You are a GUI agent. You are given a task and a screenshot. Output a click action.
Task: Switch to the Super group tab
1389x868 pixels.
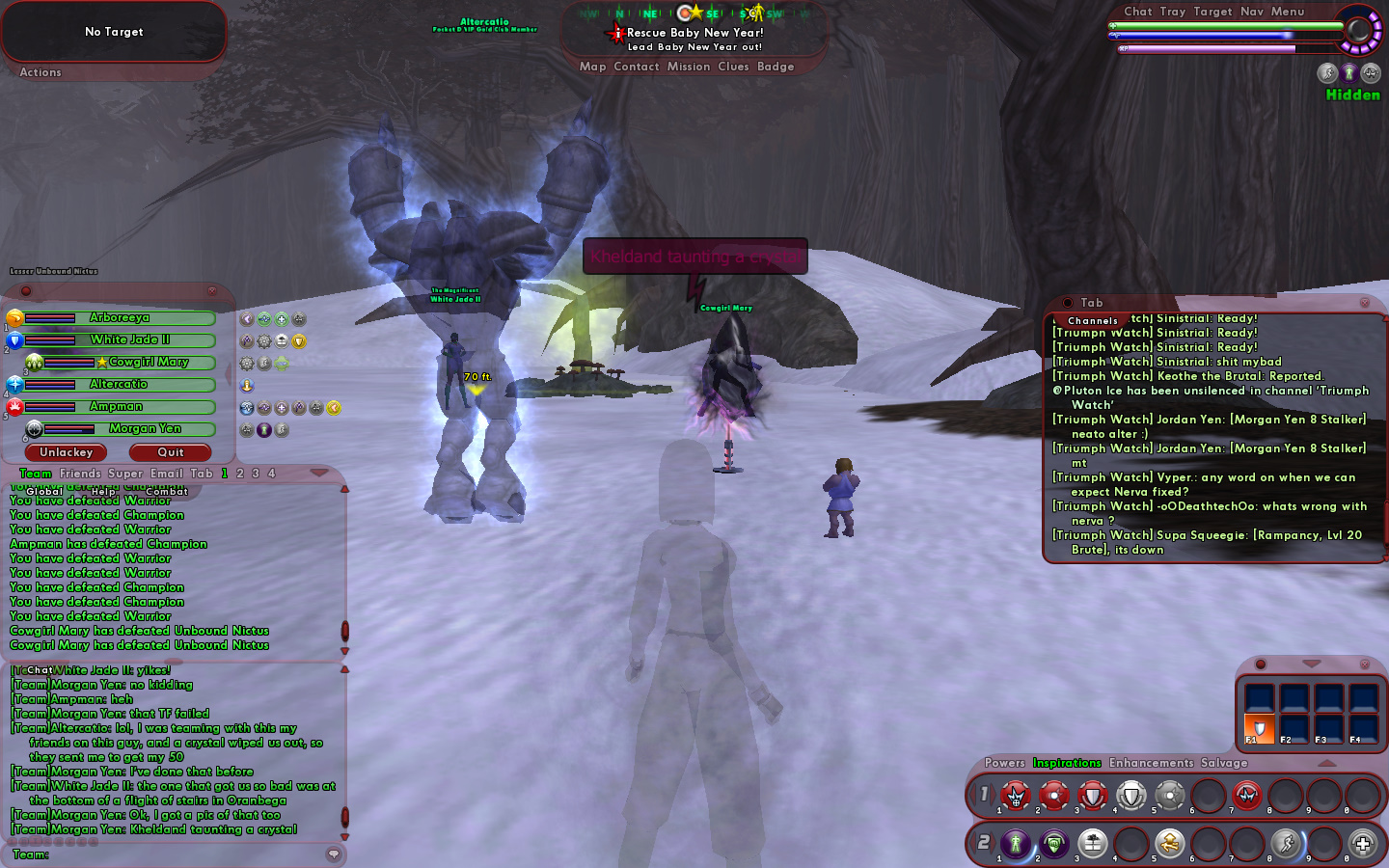[125, 474]
